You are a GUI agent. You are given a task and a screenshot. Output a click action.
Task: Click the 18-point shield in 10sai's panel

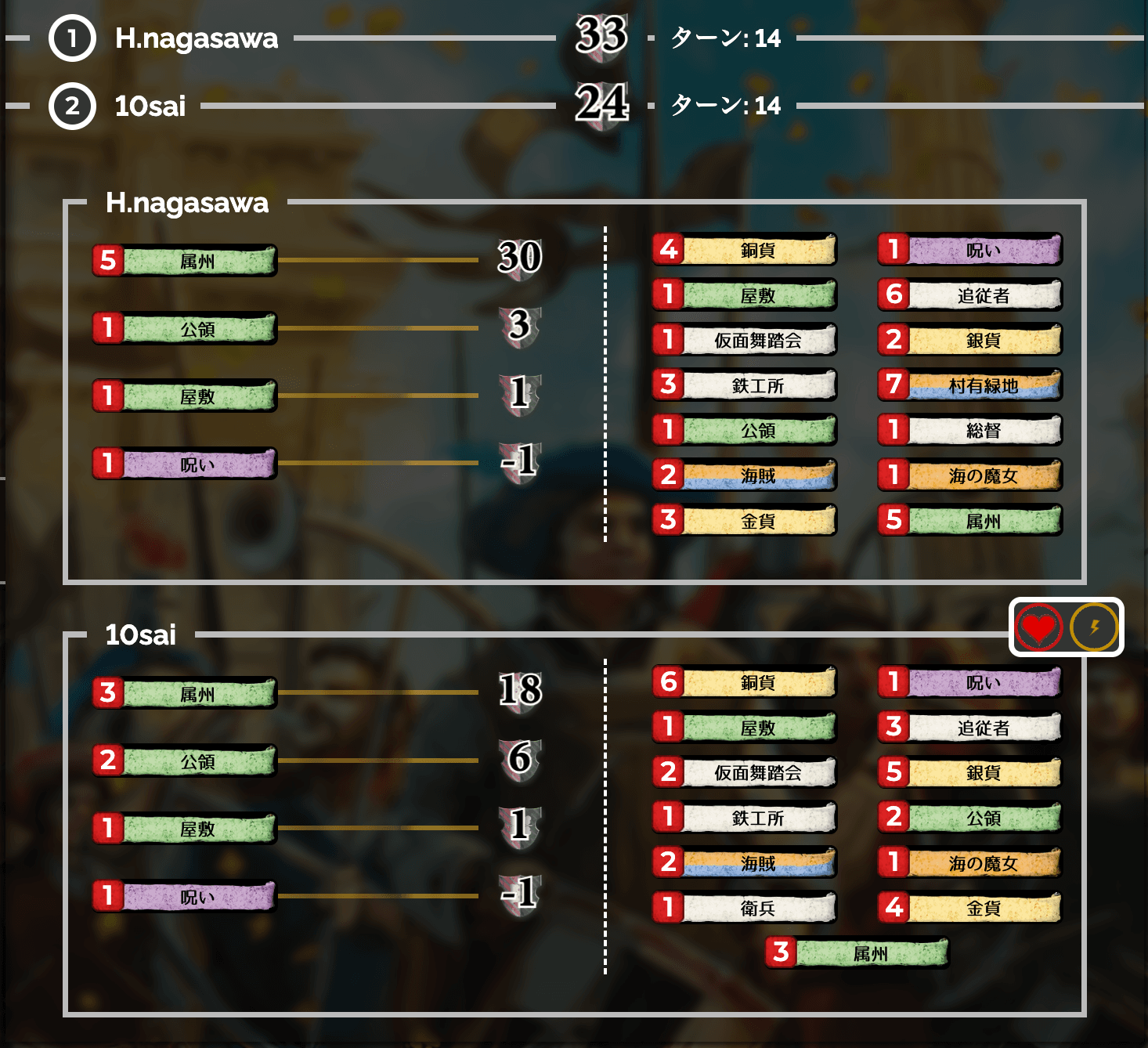[518, 692]
